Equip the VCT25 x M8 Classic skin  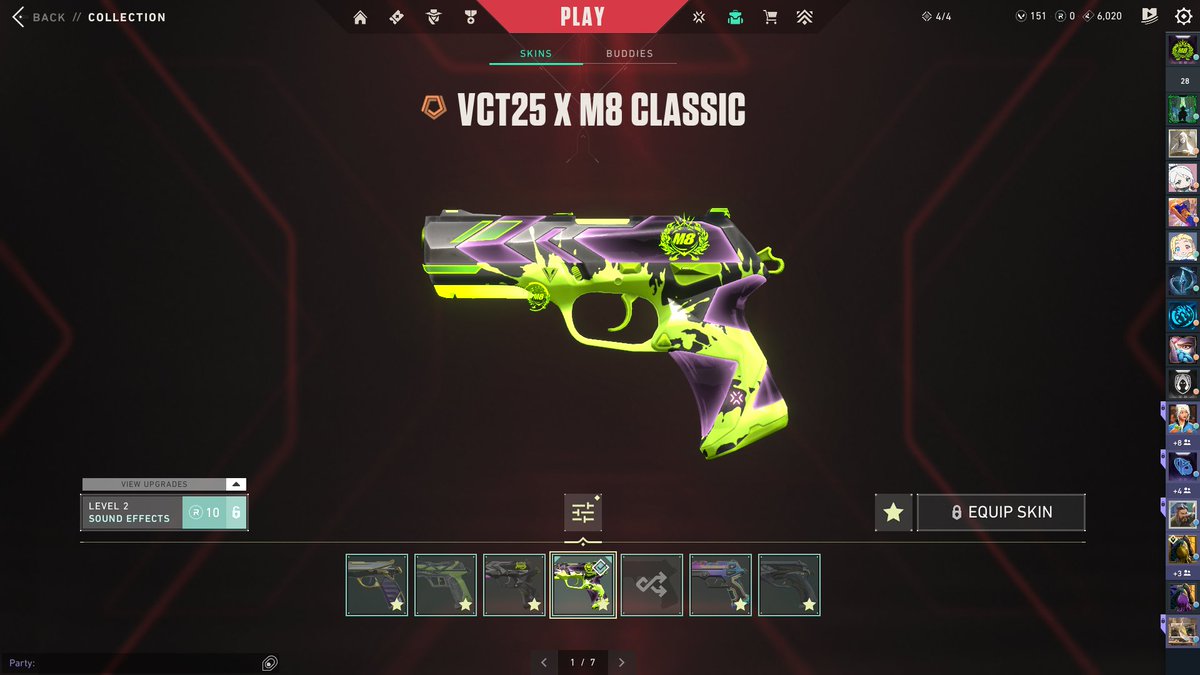1000,512
